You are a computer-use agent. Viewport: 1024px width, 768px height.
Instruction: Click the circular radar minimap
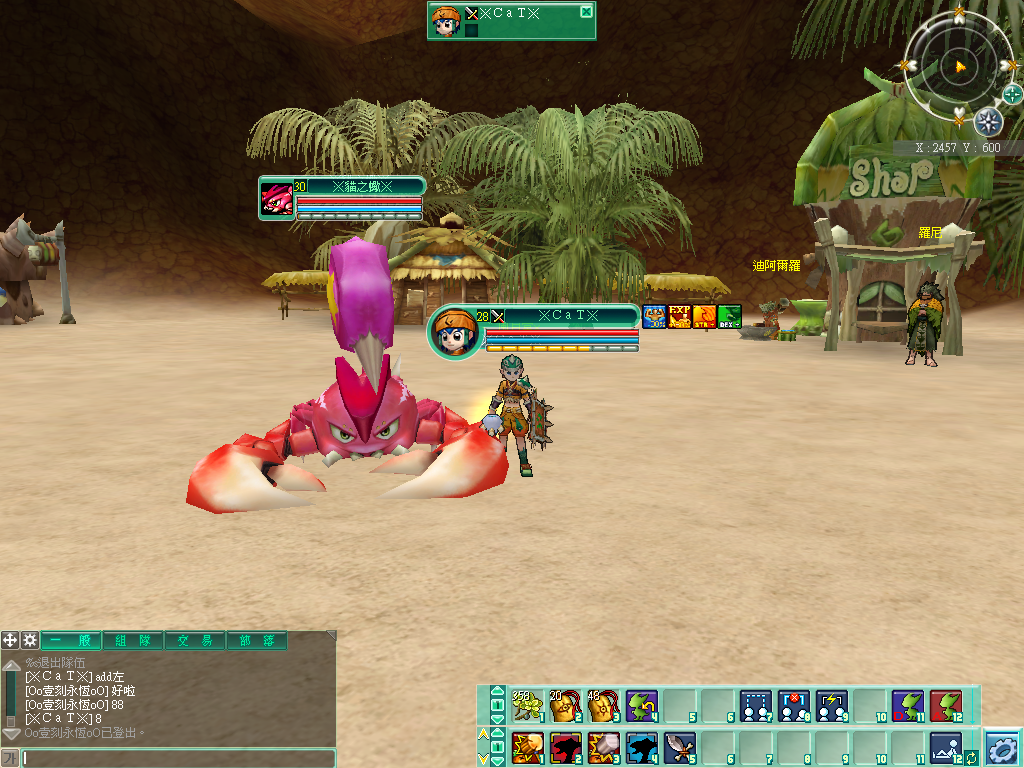point(957,66)
